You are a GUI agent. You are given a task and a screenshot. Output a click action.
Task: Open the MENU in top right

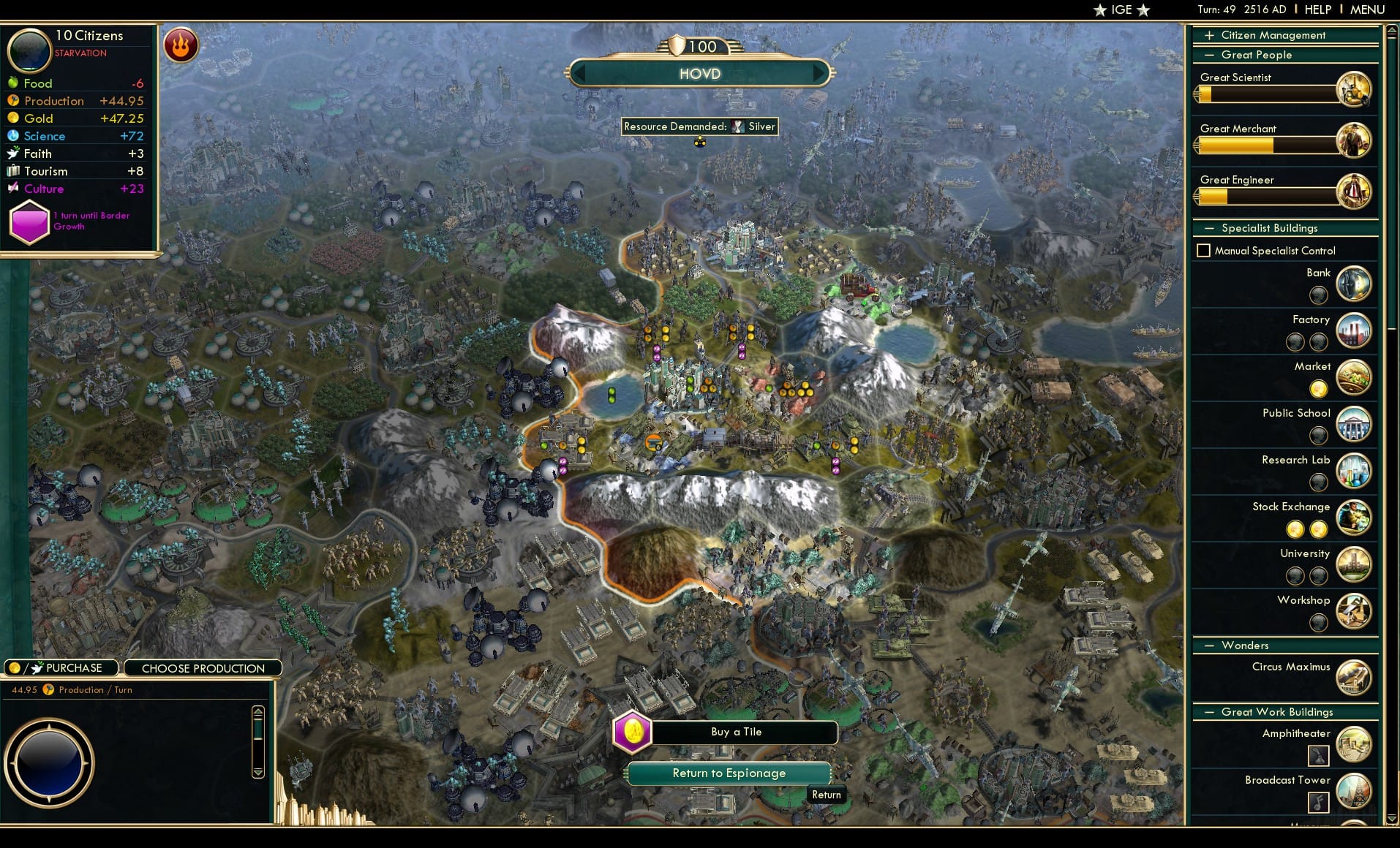tap(1366, 10)
